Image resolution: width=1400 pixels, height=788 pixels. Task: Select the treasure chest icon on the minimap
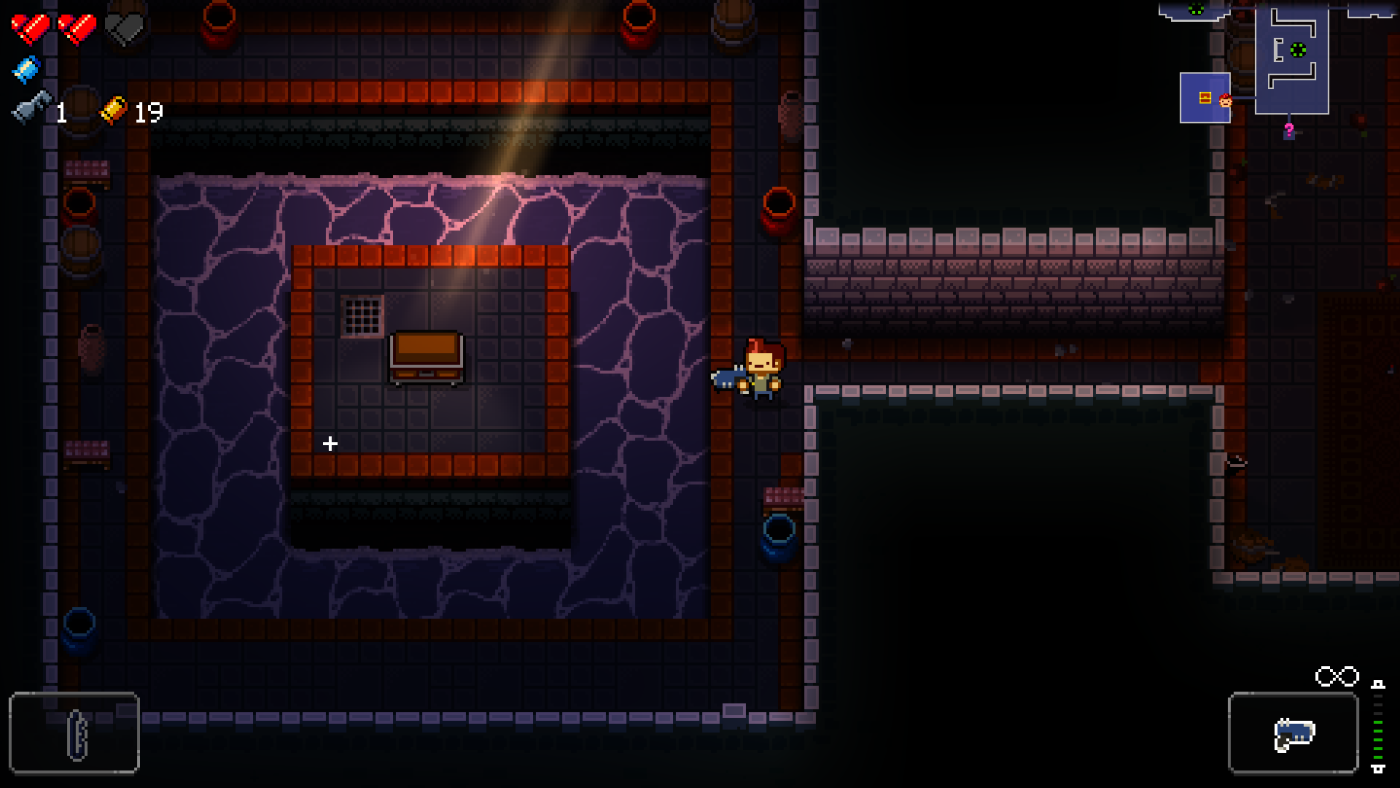coord(1204,97)
